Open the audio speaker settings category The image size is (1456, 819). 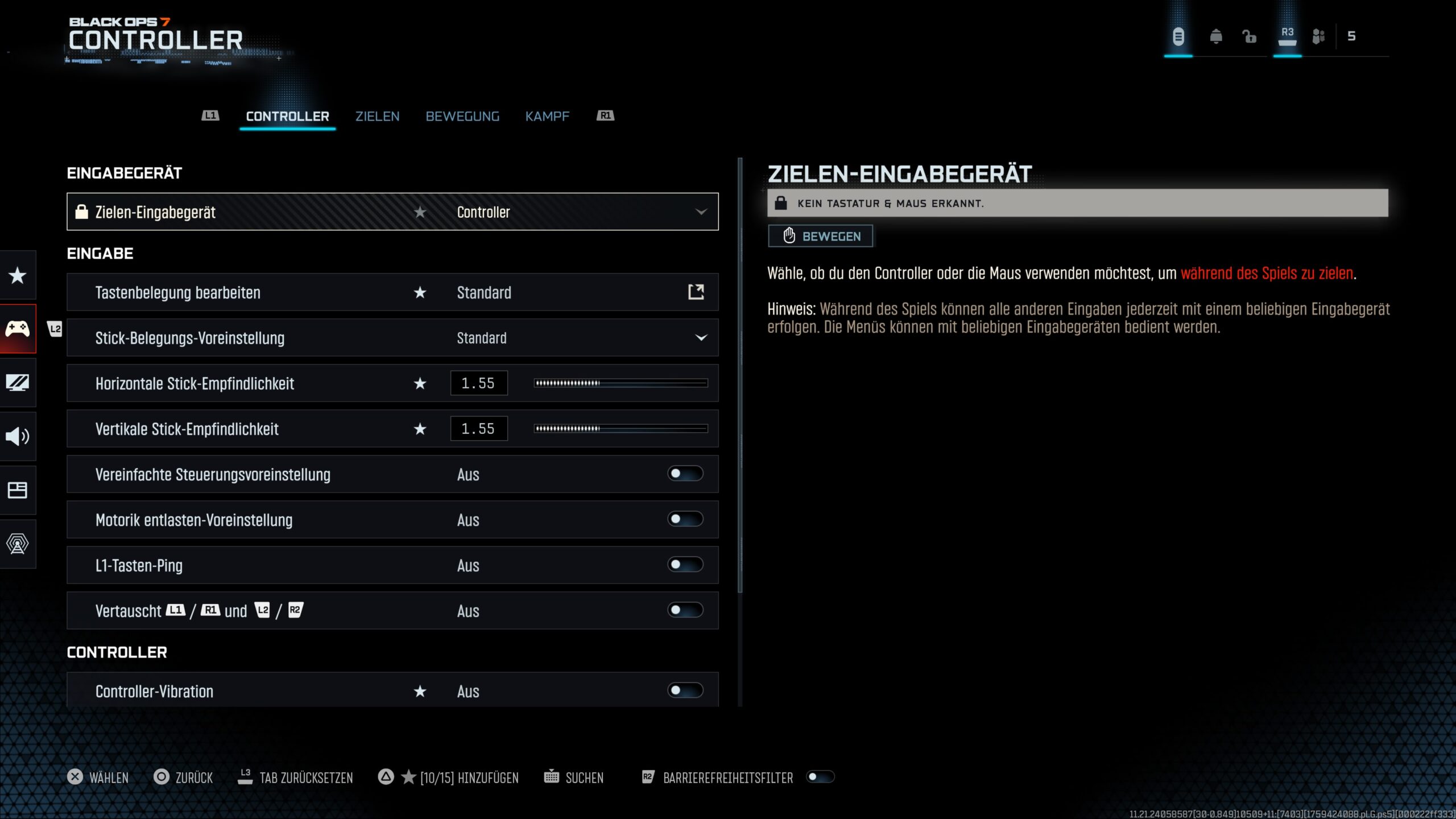pyautogui.click(x=18, y=436)
